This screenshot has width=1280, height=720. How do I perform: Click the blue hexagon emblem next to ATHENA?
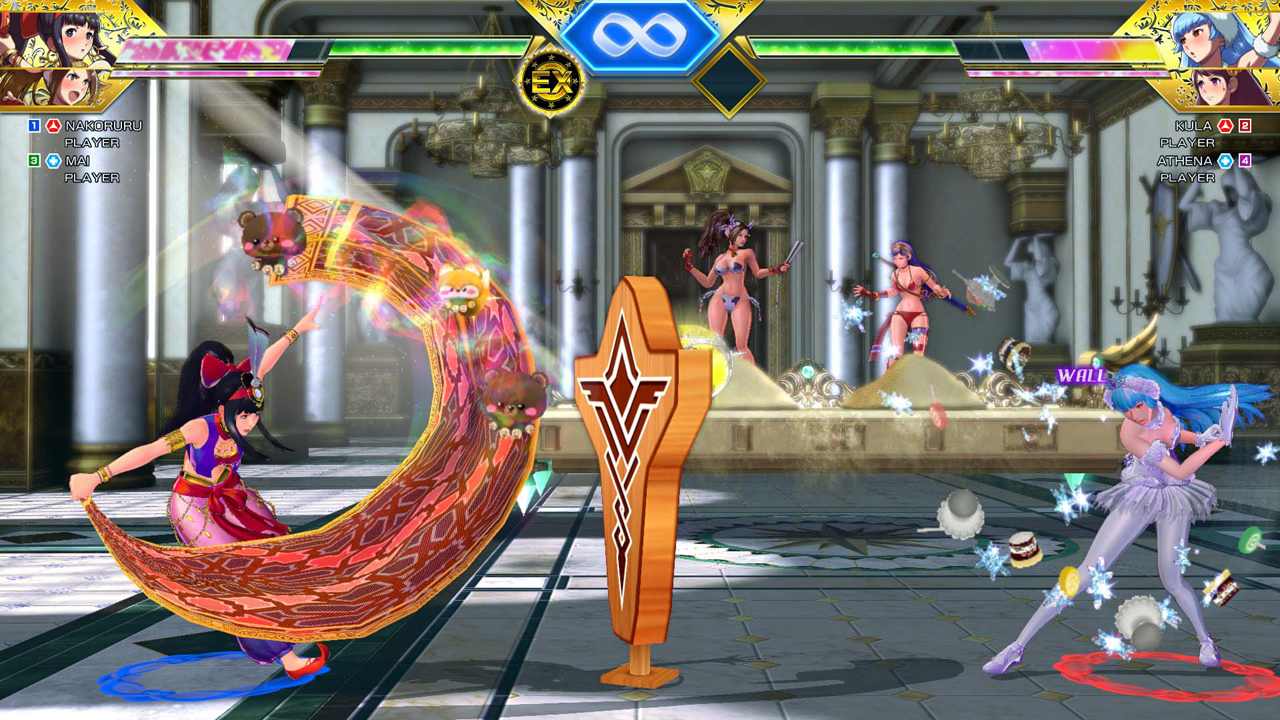(x=1226, y=161)
